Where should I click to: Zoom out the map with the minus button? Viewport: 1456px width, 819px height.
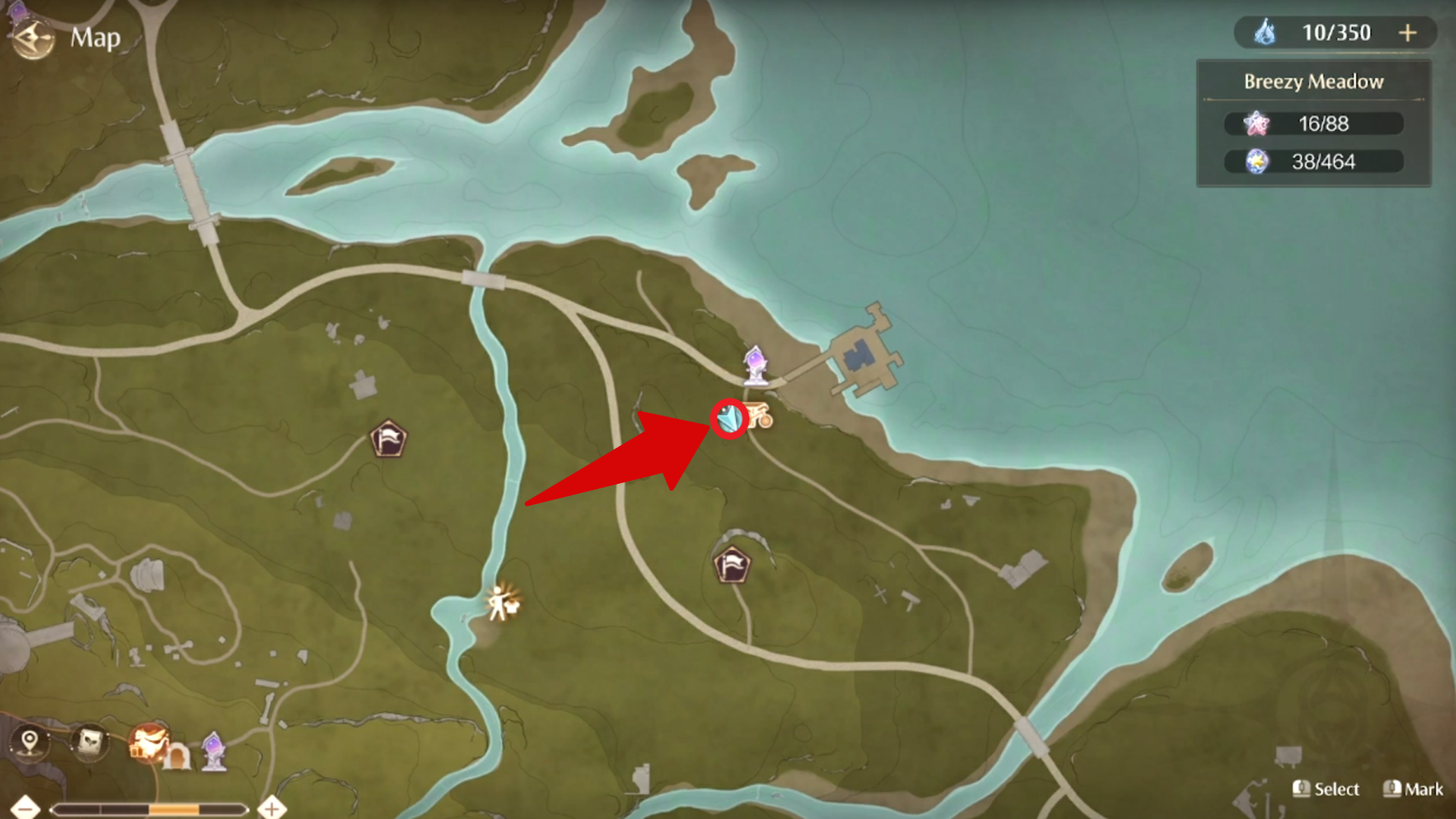(x=26, y=808)
